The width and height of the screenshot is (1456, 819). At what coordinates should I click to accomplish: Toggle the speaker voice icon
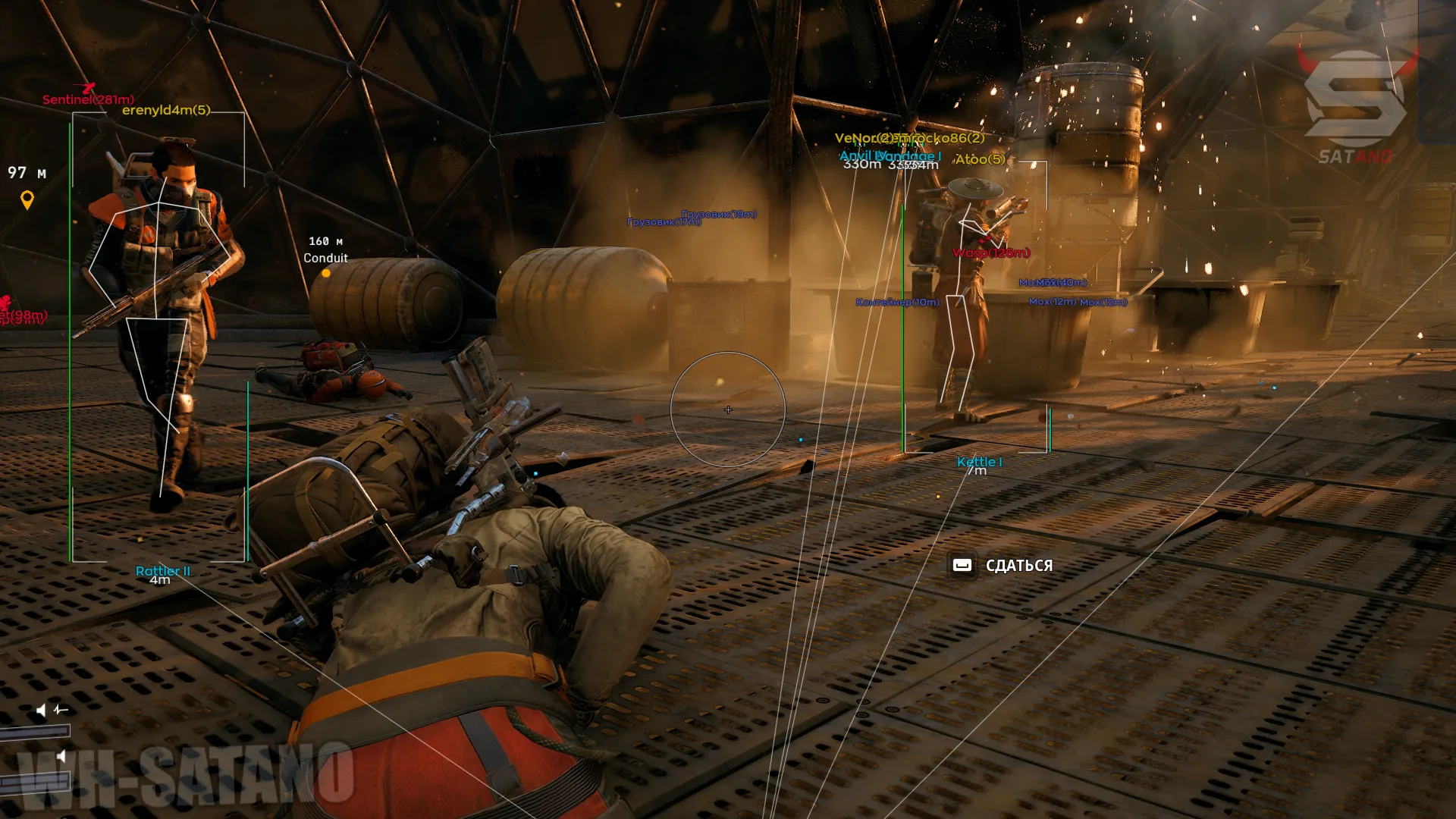click(42, 710)
